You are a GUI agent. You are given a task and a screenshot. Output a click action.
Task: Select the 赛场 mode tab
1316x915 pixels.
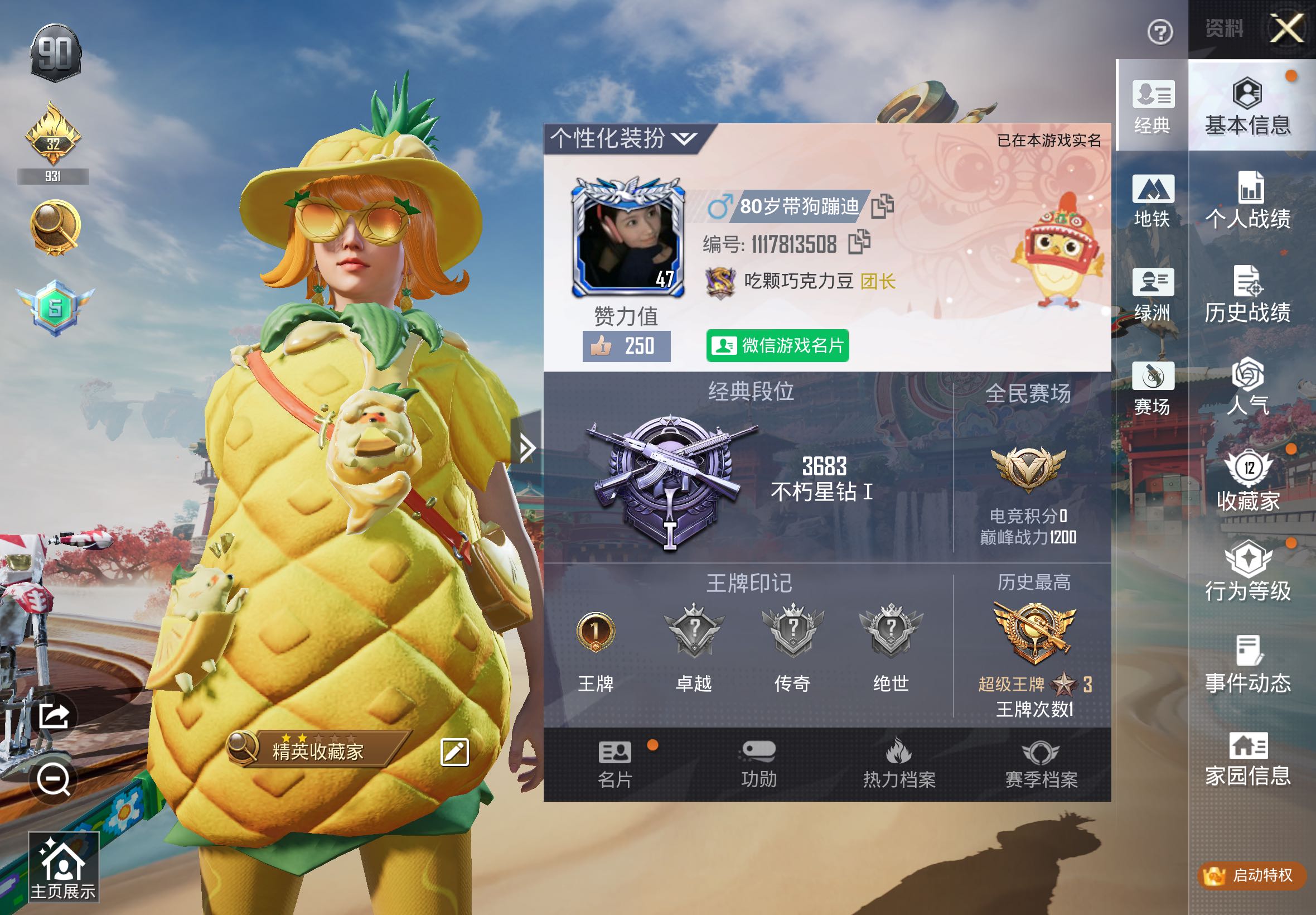coord(1152,388)
